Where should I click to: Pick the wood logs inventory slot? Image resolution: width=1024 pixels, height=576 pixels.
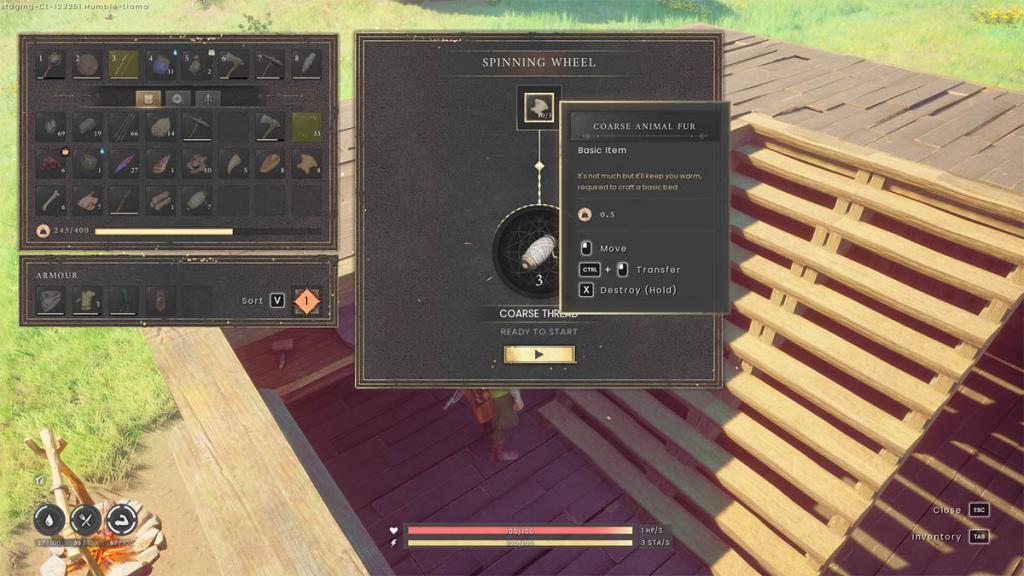click(x=160, y=200)
